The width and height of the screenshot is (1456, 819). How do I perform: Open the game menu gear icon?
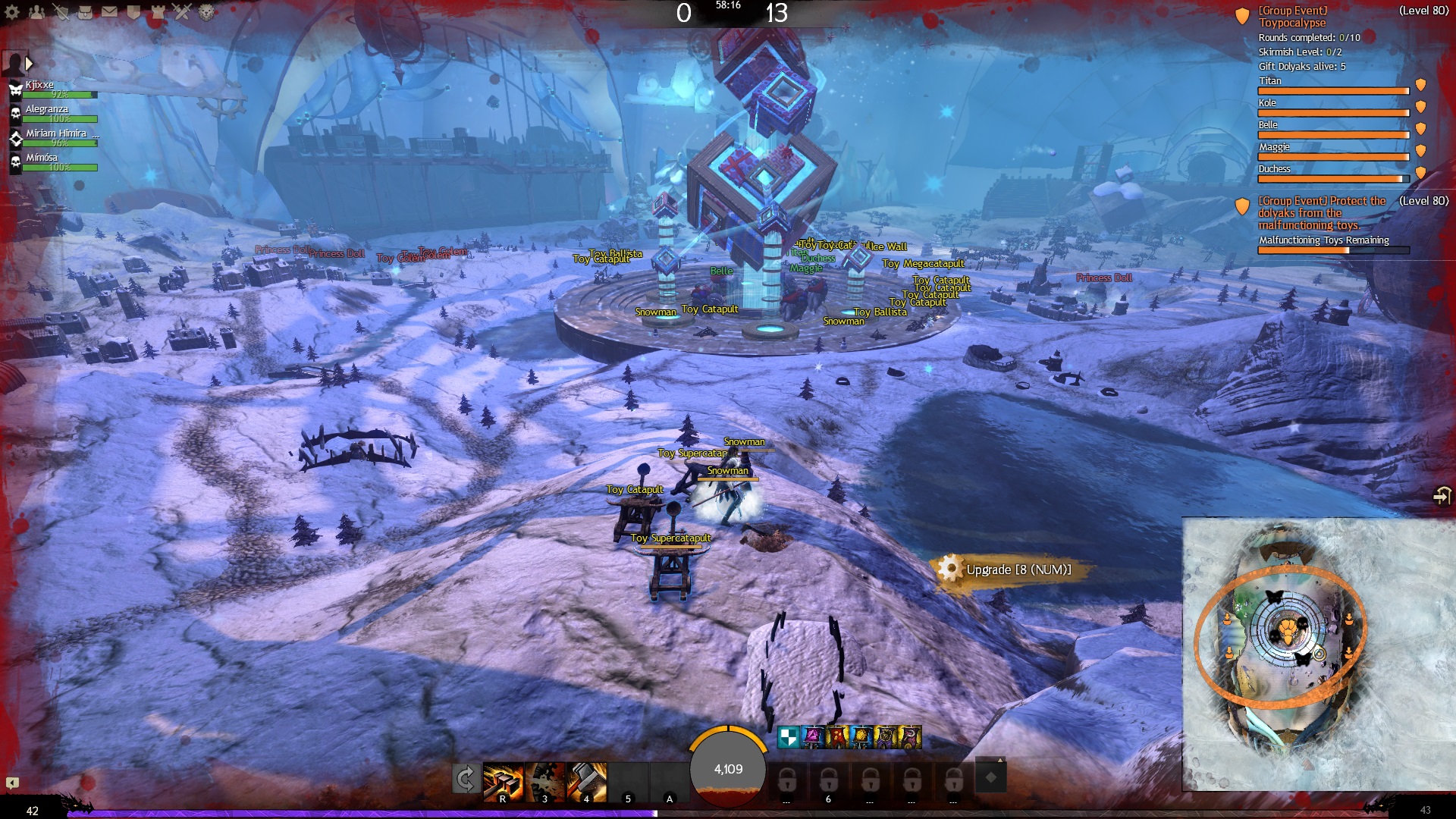(13, 12)
